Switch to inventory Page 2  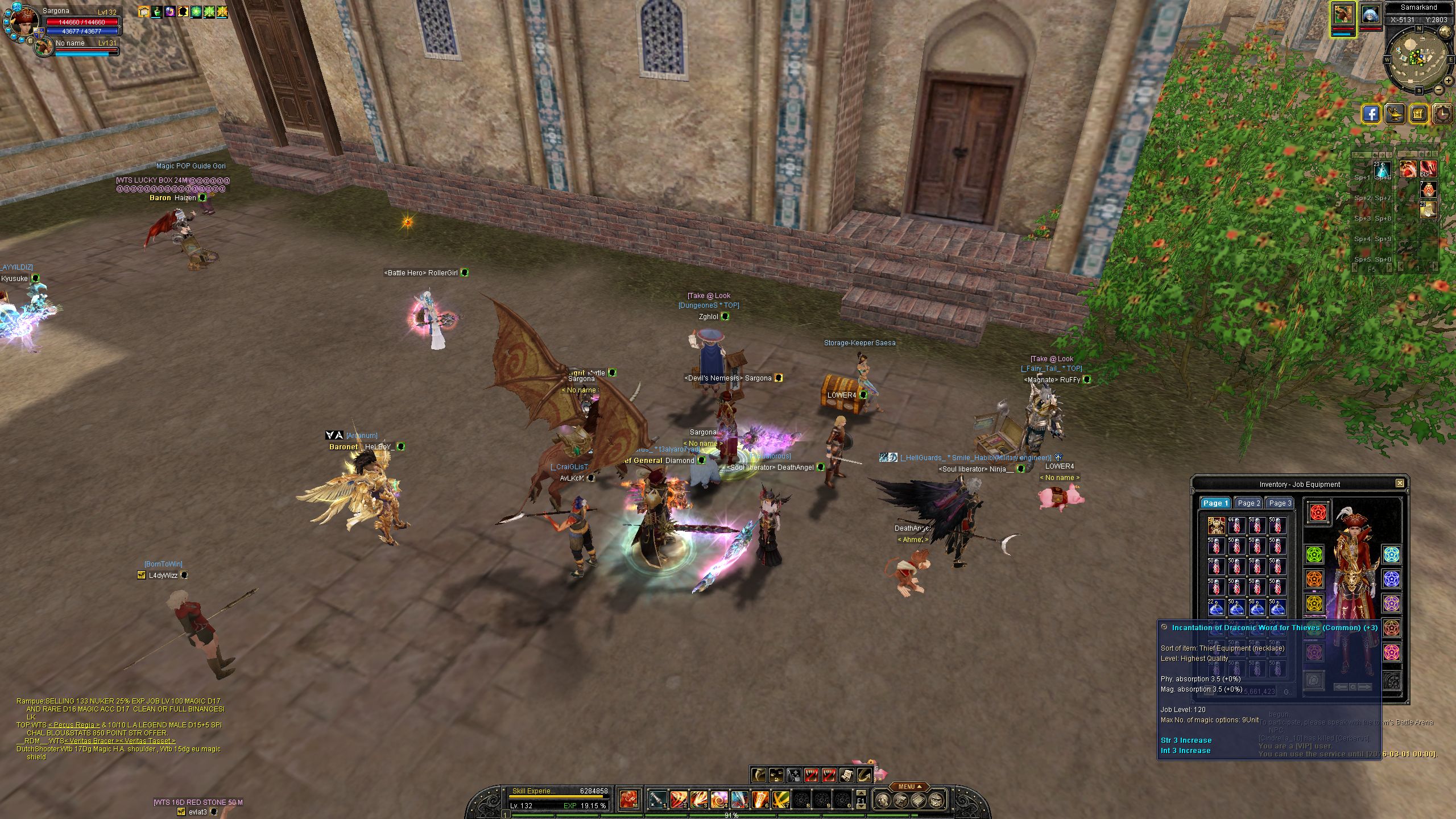tap(1249, 503)
